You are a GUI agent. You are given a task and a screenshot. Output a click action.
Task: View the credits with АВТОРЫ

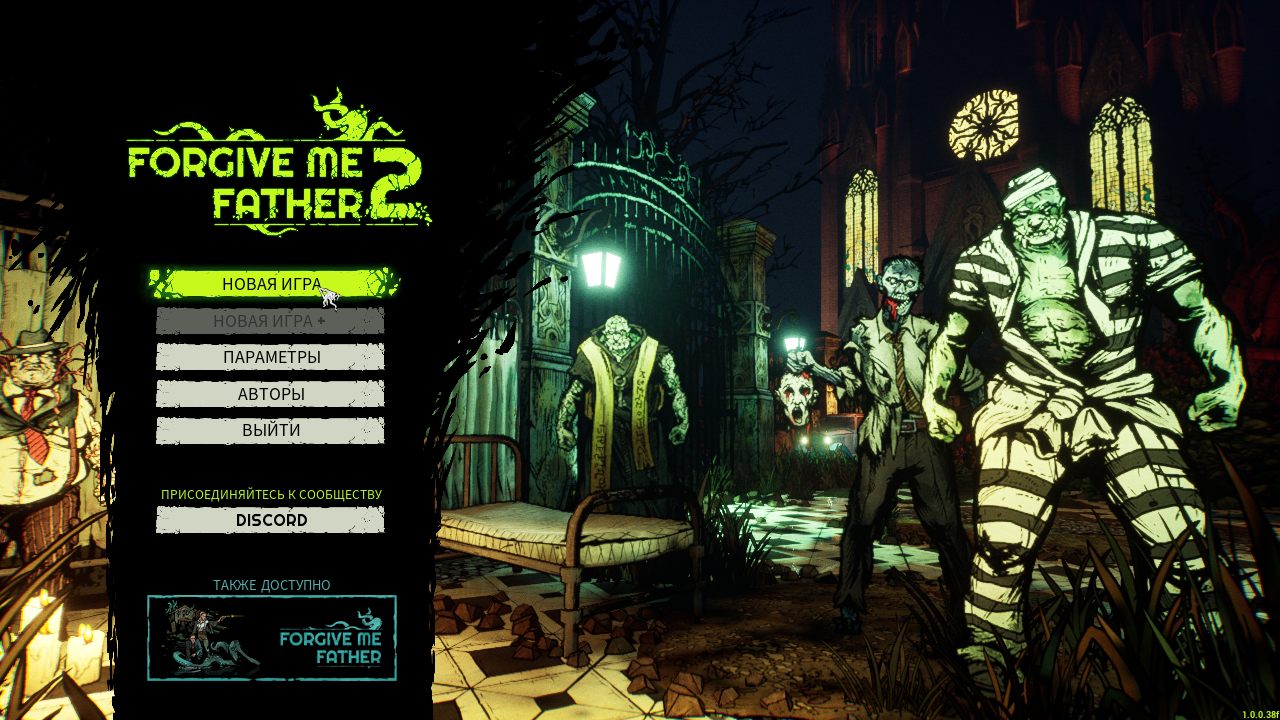pos(270,393)
